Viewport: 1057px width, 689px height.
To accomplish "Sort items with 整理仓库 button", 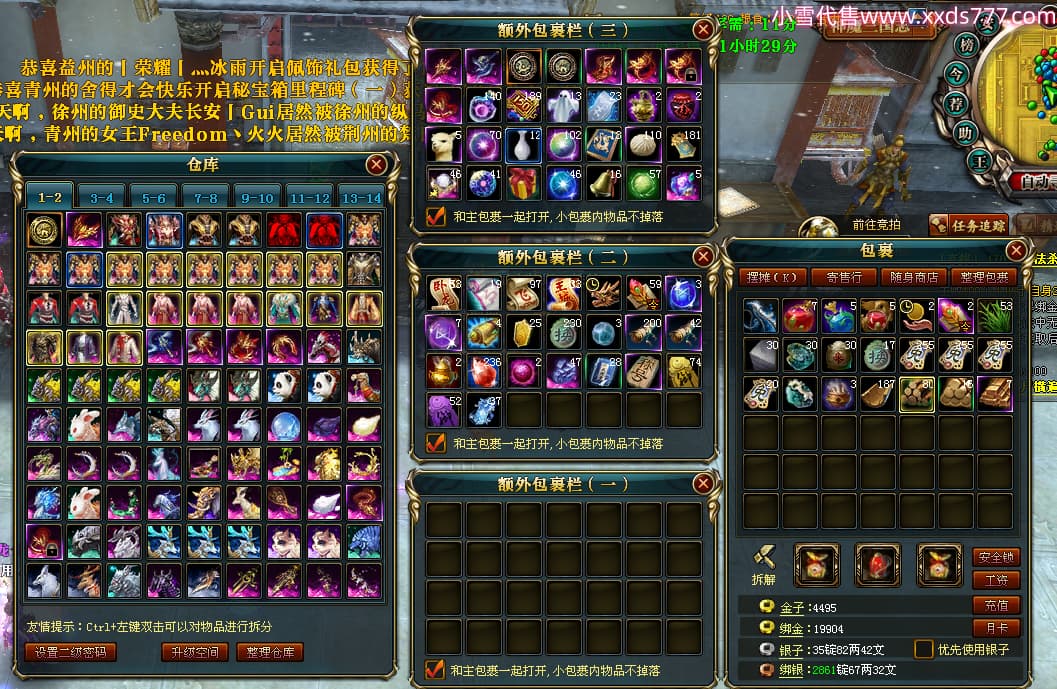I will (x=269, y=652).
